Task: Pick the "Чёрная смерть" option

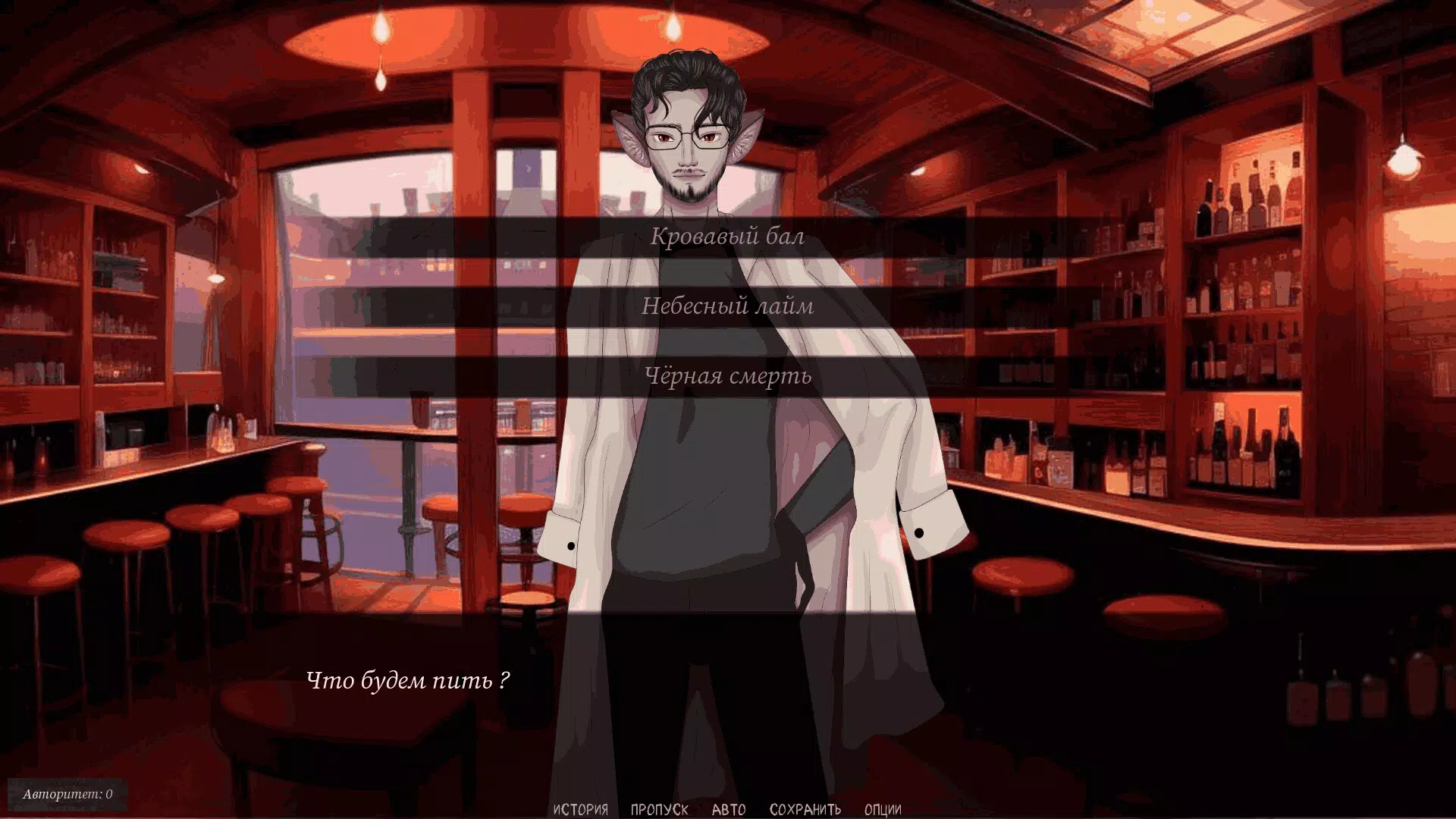Action: coord(727,376)
